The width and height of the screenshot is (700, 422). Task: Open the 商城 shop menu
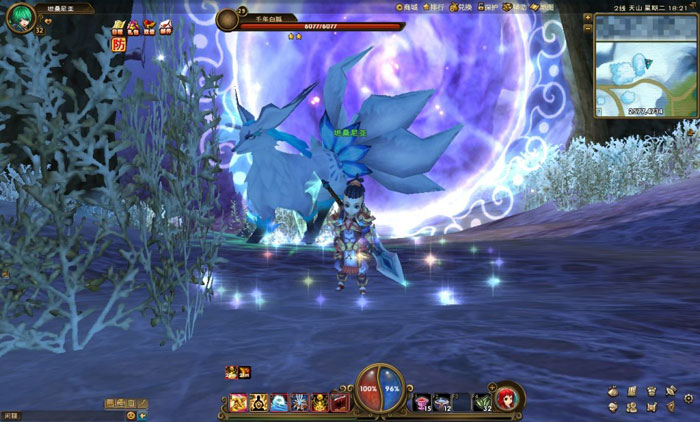tap(407, 7)
